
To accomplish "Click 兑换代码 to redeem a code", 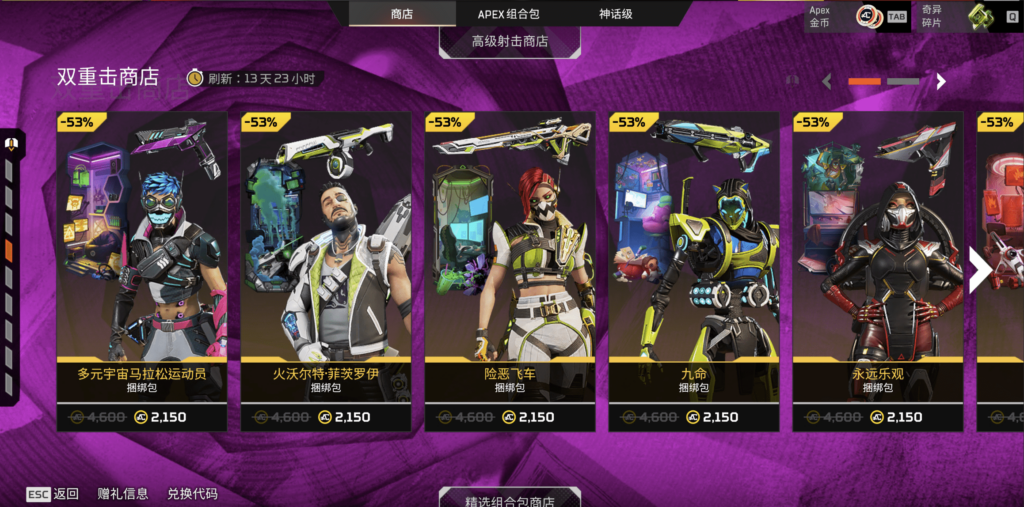I will point(192,494).
